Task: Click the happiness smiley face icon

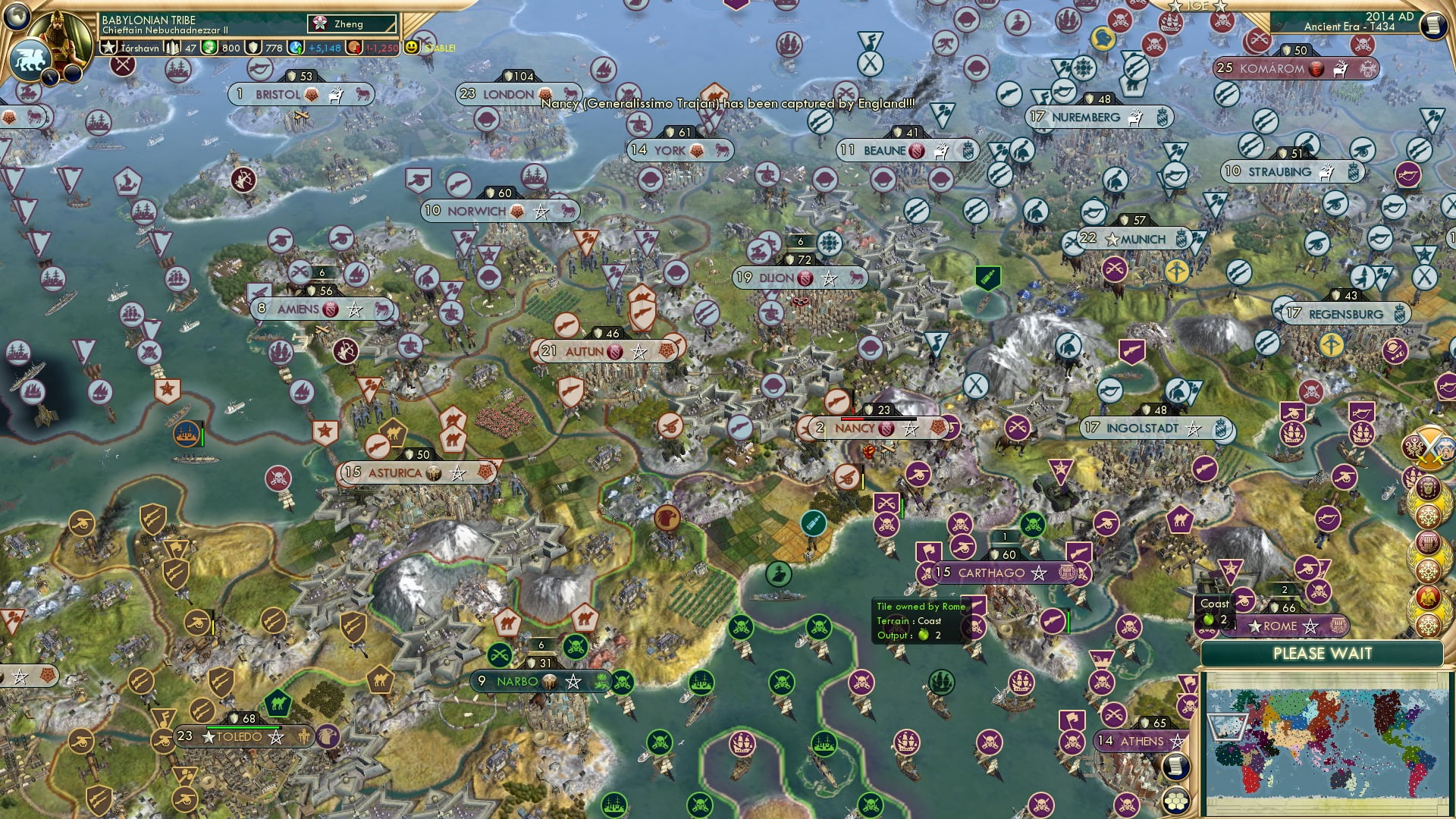Action: [411, 48]
